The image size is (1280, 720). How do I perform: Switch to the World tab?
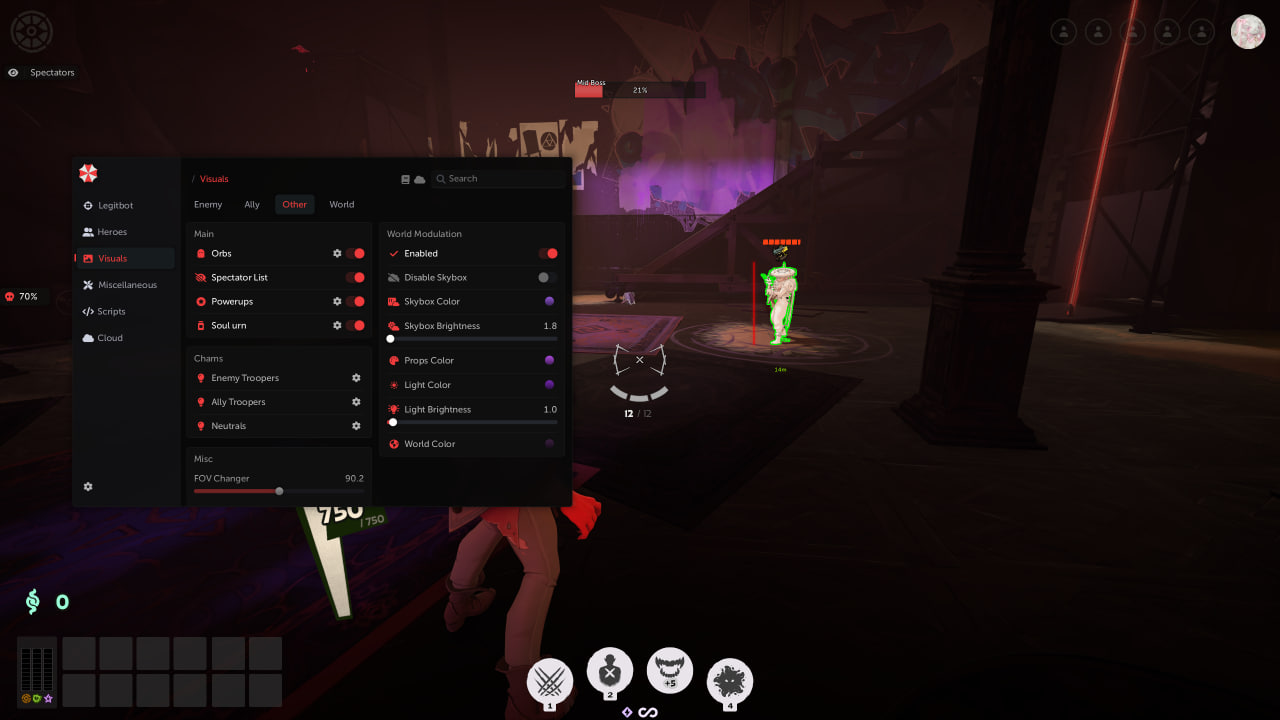click(x=342, y=205)
